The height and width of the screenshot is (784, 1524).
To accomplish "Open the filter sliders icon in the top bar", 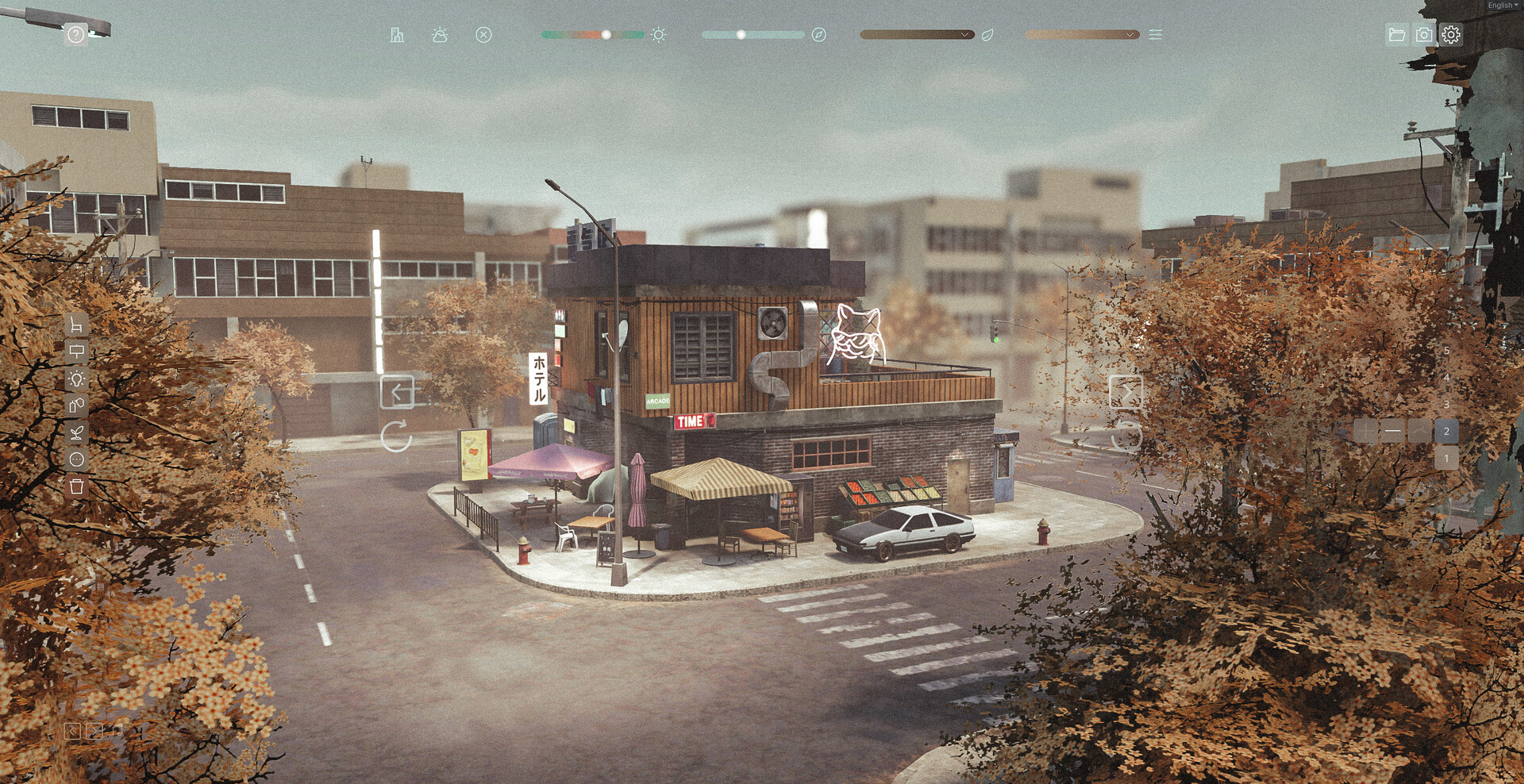I will pyautogui.click(x=1156, y=35).
